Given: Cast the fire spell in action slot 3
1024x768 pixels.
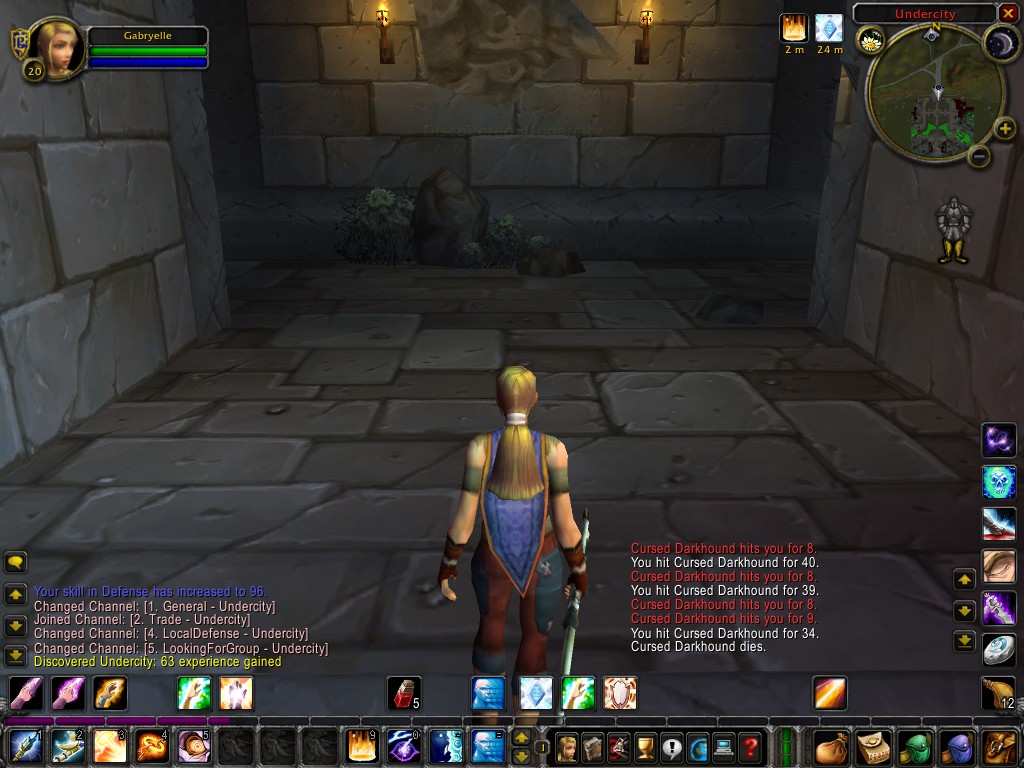Looking at the screenshot, I should pos(110,746).
